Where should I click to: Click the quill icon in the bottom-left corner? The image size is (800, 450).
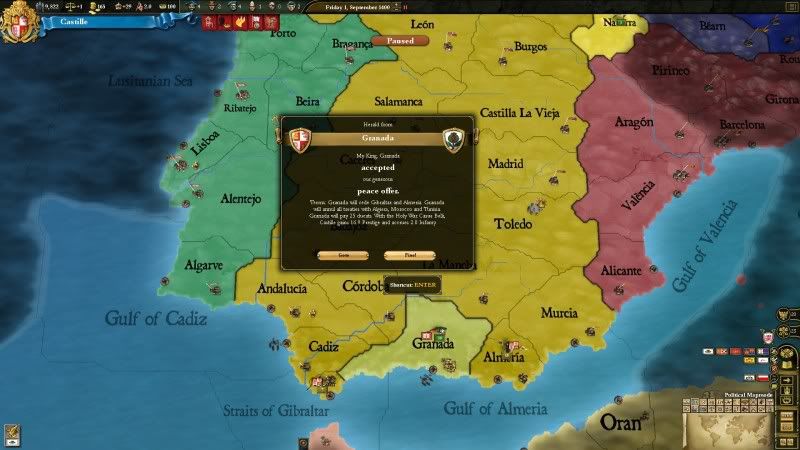(x=13, y=433)
